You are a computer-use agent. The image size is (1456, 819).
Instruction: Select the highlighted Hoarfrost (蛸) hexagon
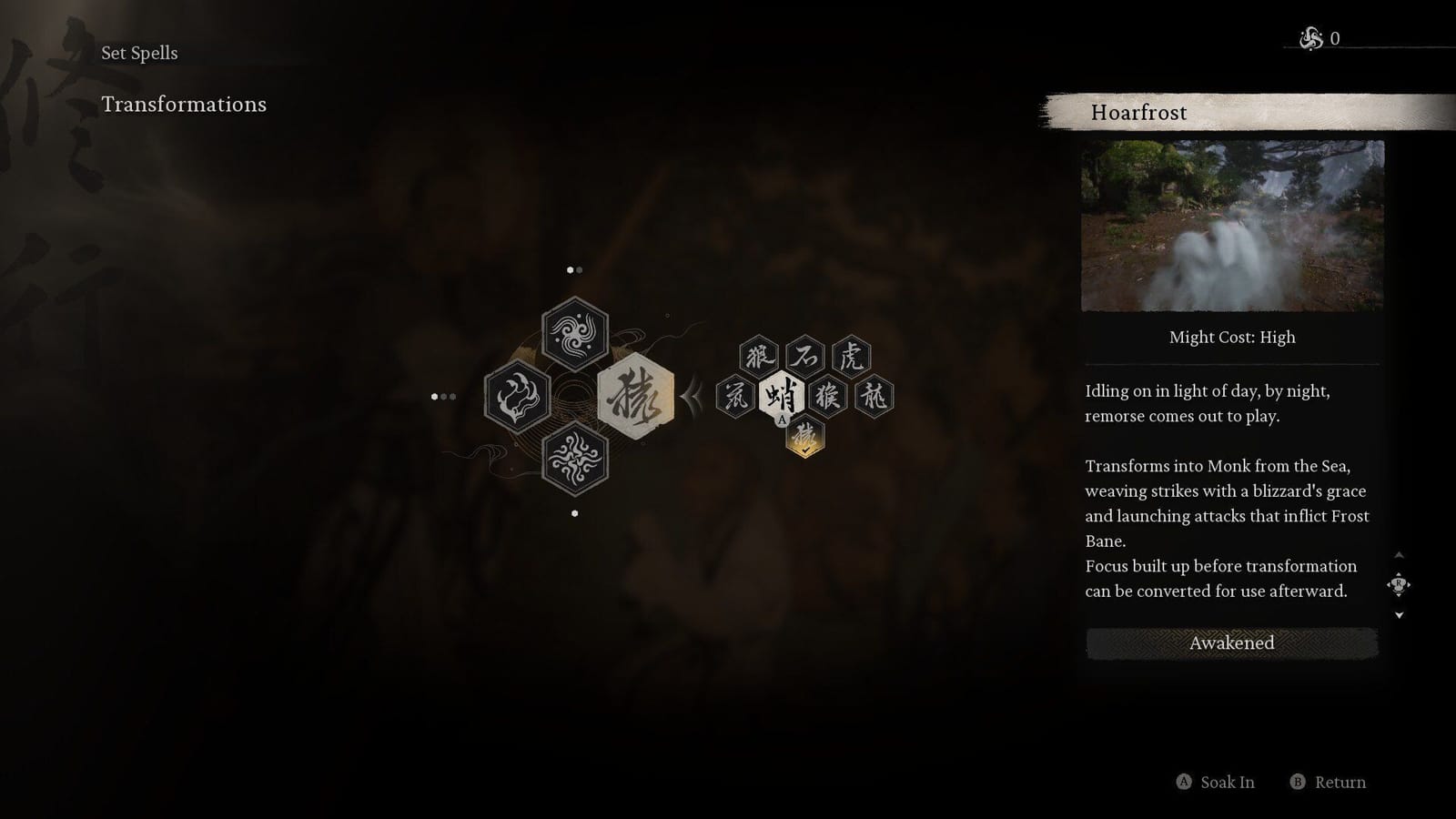click(x=783, y=393)
